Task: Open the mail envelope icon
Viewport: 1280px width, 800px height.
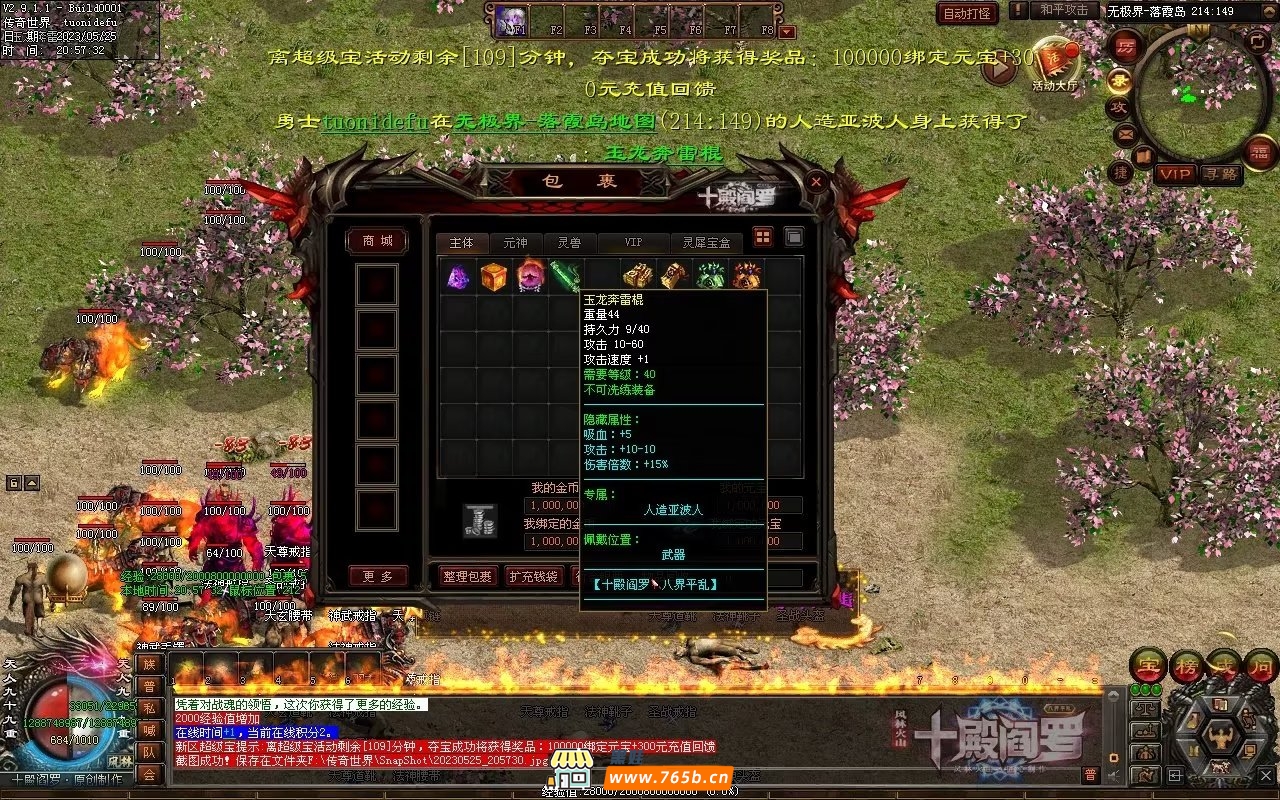Action: pyautogui.click(x=1125, y=133)
